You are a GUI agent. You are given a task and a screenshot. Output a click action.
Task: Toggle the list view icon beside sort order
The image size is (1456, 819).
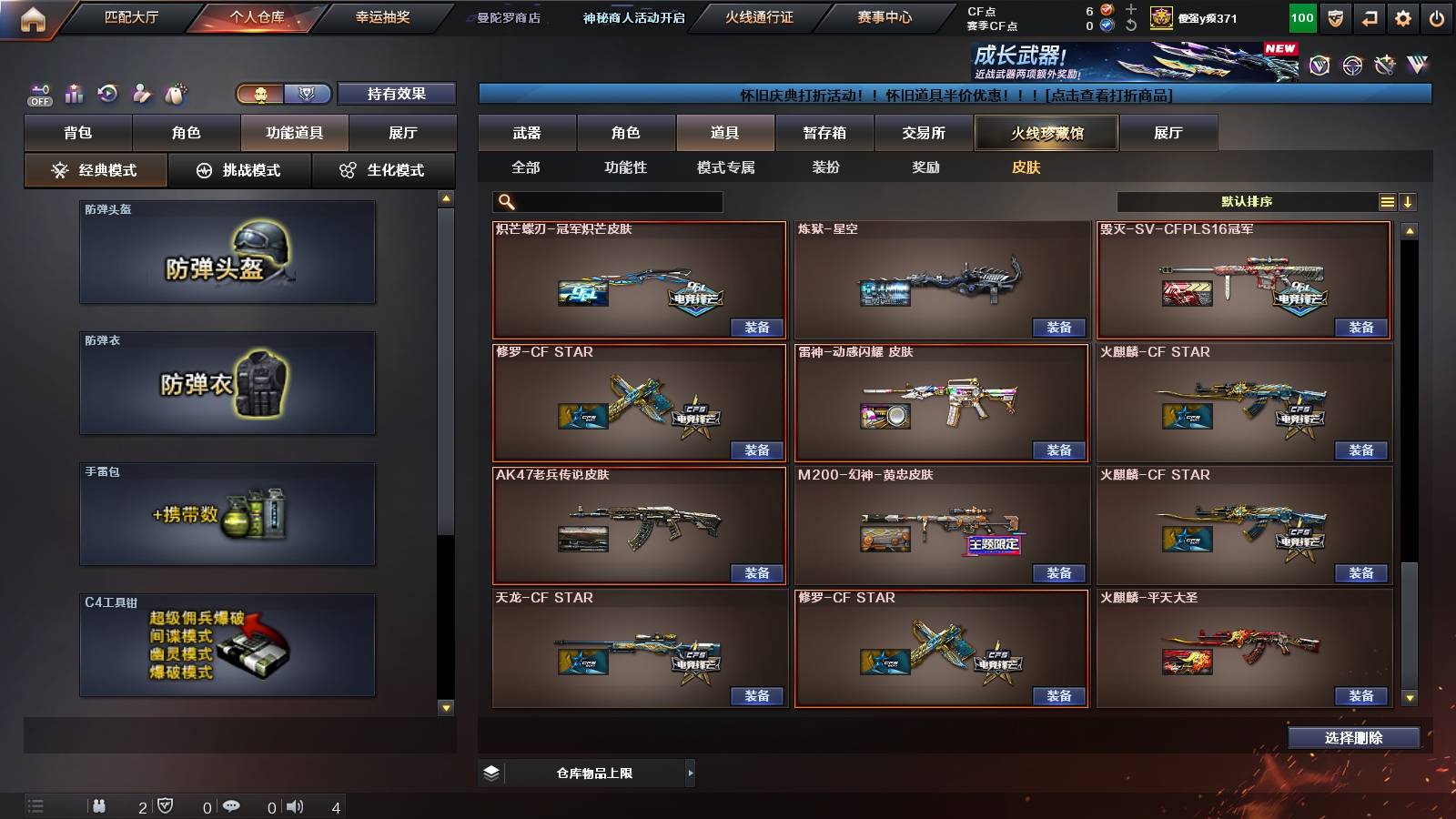coord(1387,201)
